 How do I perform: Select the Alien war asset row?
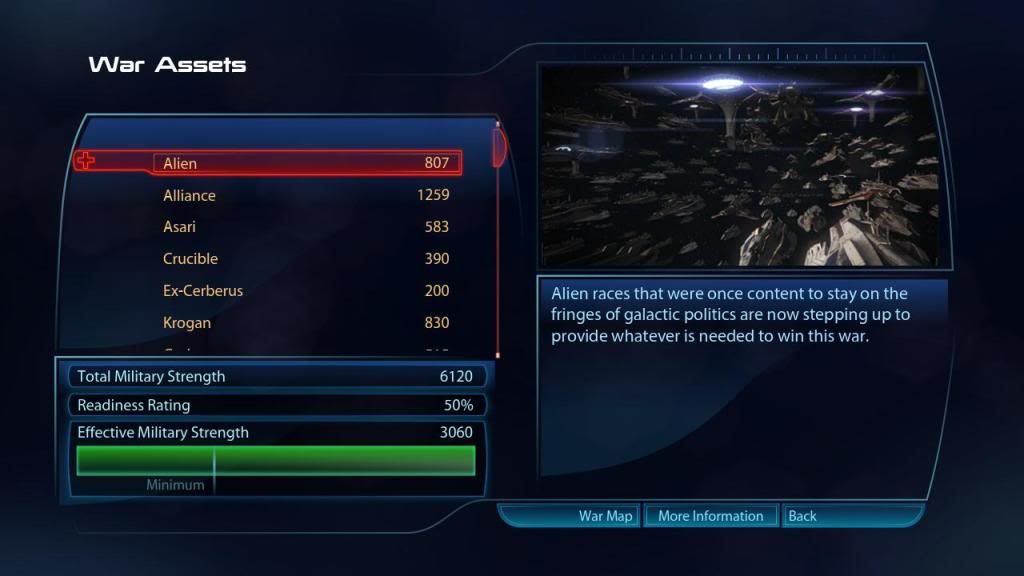pyautogui.click(x=306, y=163)
